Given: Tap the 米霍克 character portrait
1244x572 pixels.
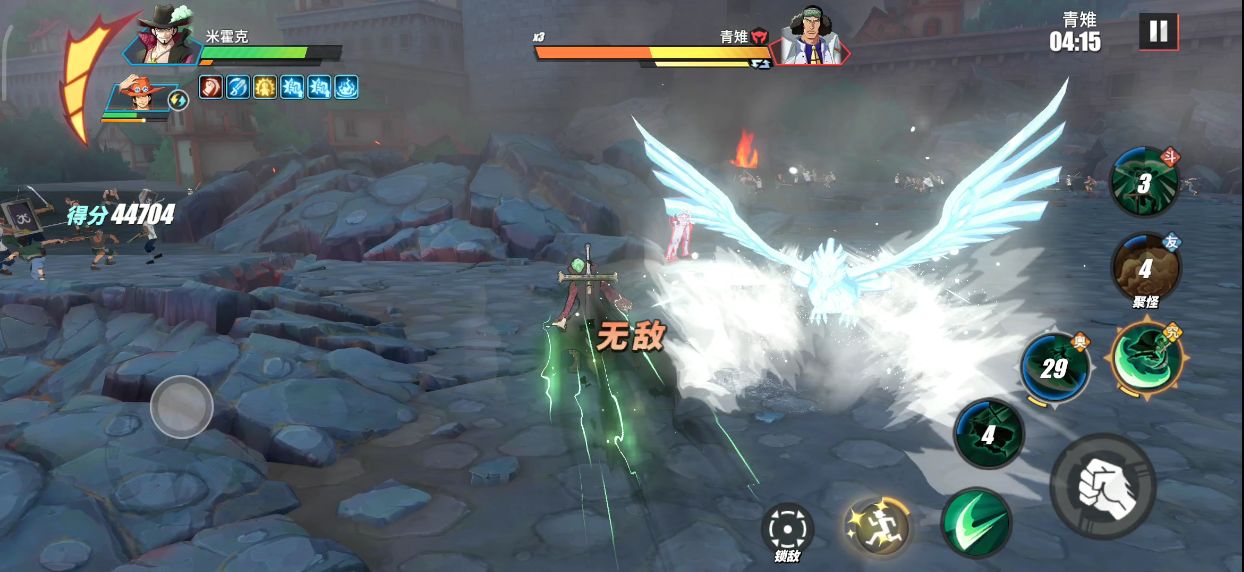Looking at the screenshot, I should (x=164, y=36).
